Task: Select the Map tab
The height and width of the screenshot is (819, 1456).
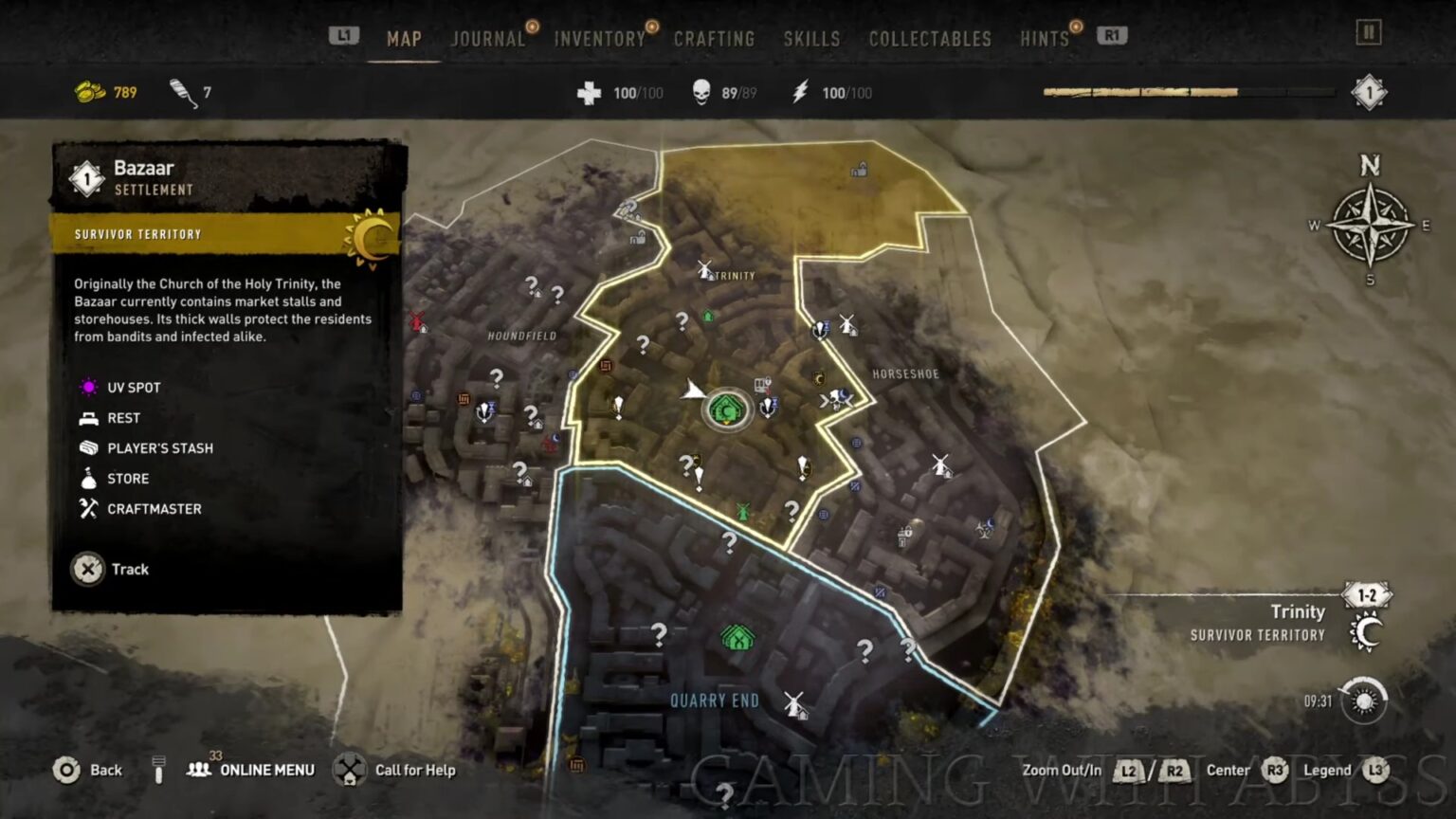Action: pyautogui.click(x=404, y=39)
